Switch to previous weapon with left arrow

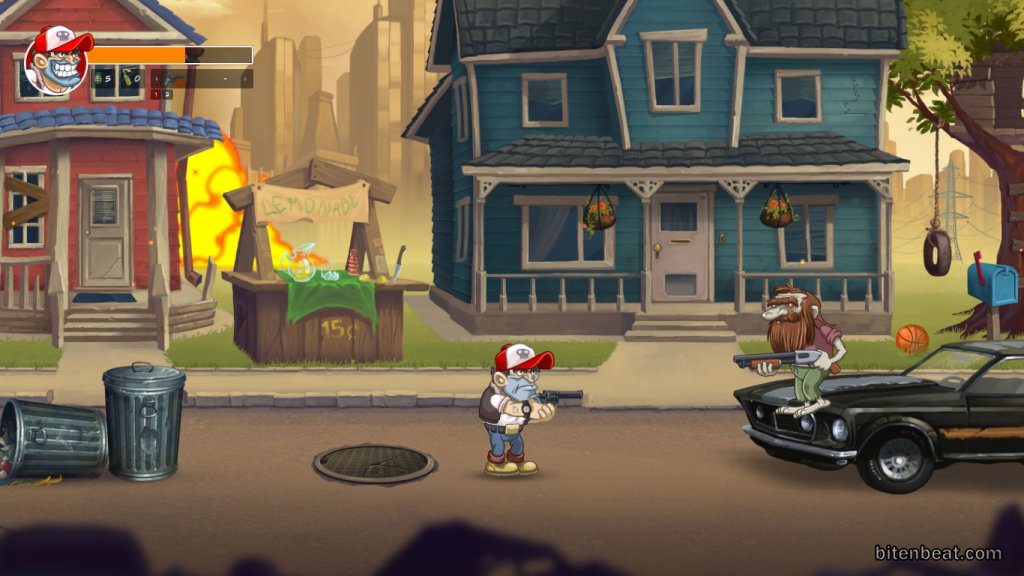click(x=156, y=79)
